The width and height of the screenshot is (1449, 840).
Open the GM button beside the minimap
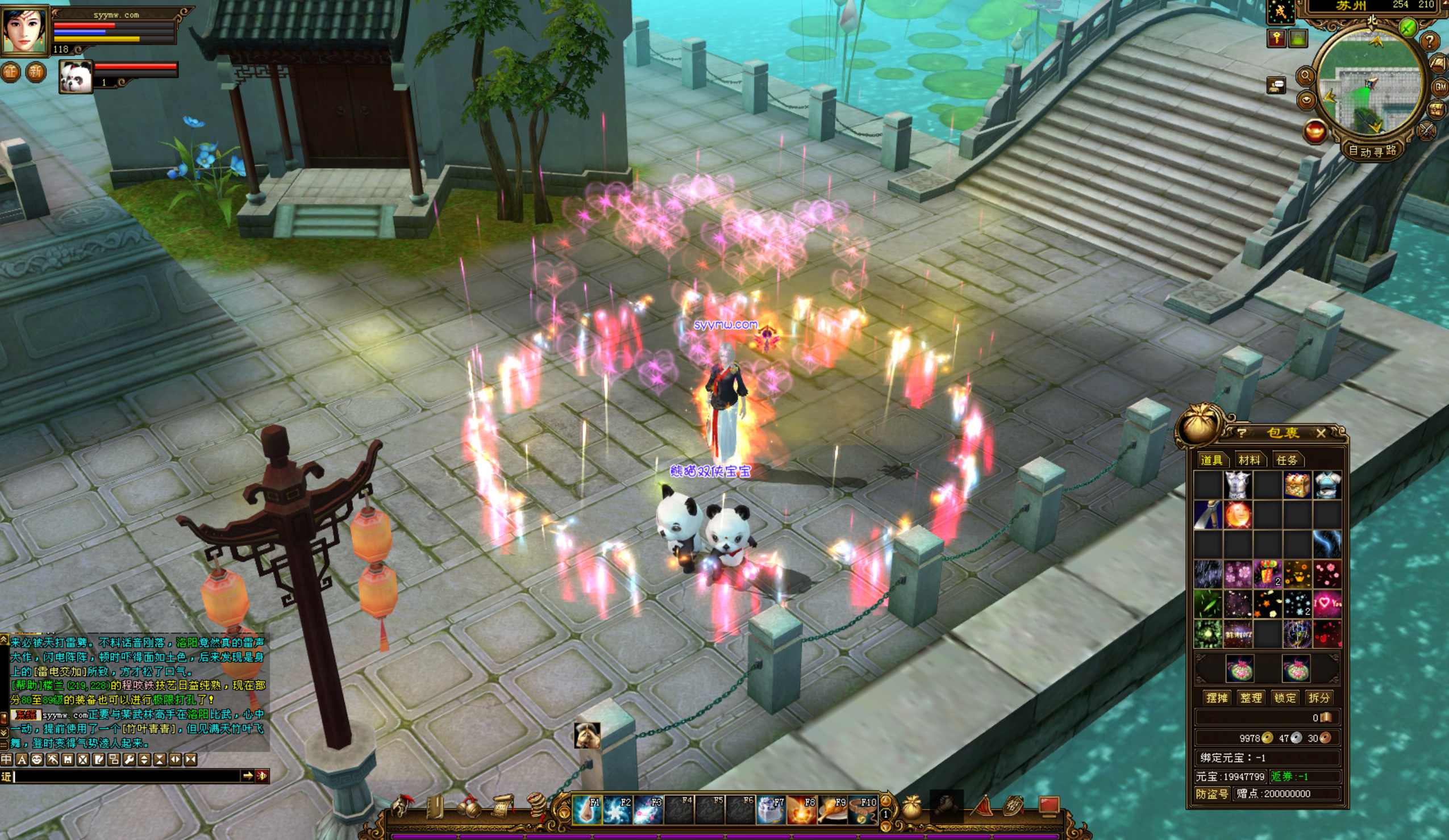point(1440,87)
